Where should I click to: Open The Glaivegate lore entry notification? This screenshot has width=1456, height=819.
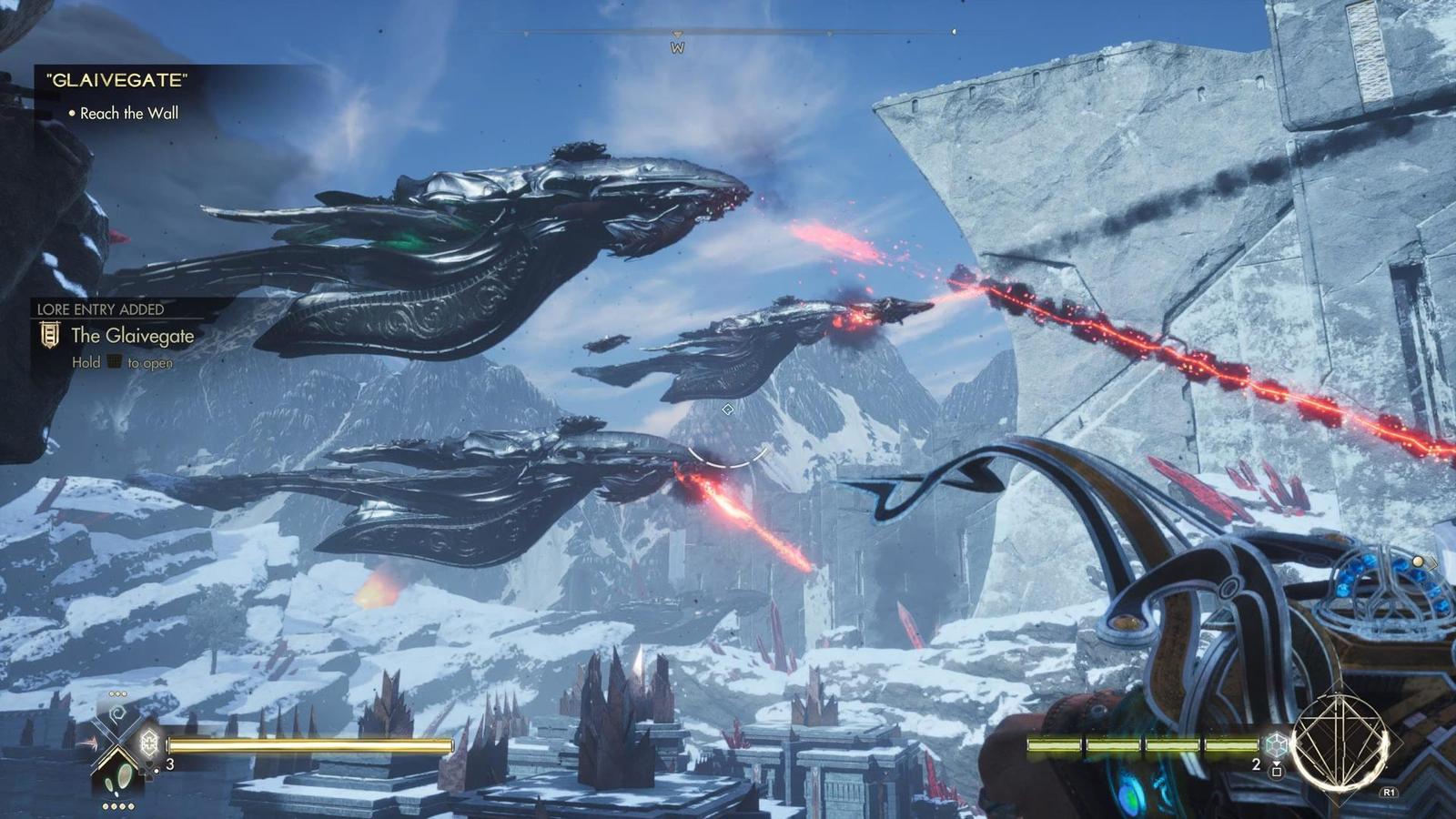pyautogui.click(x=132, y=336)
